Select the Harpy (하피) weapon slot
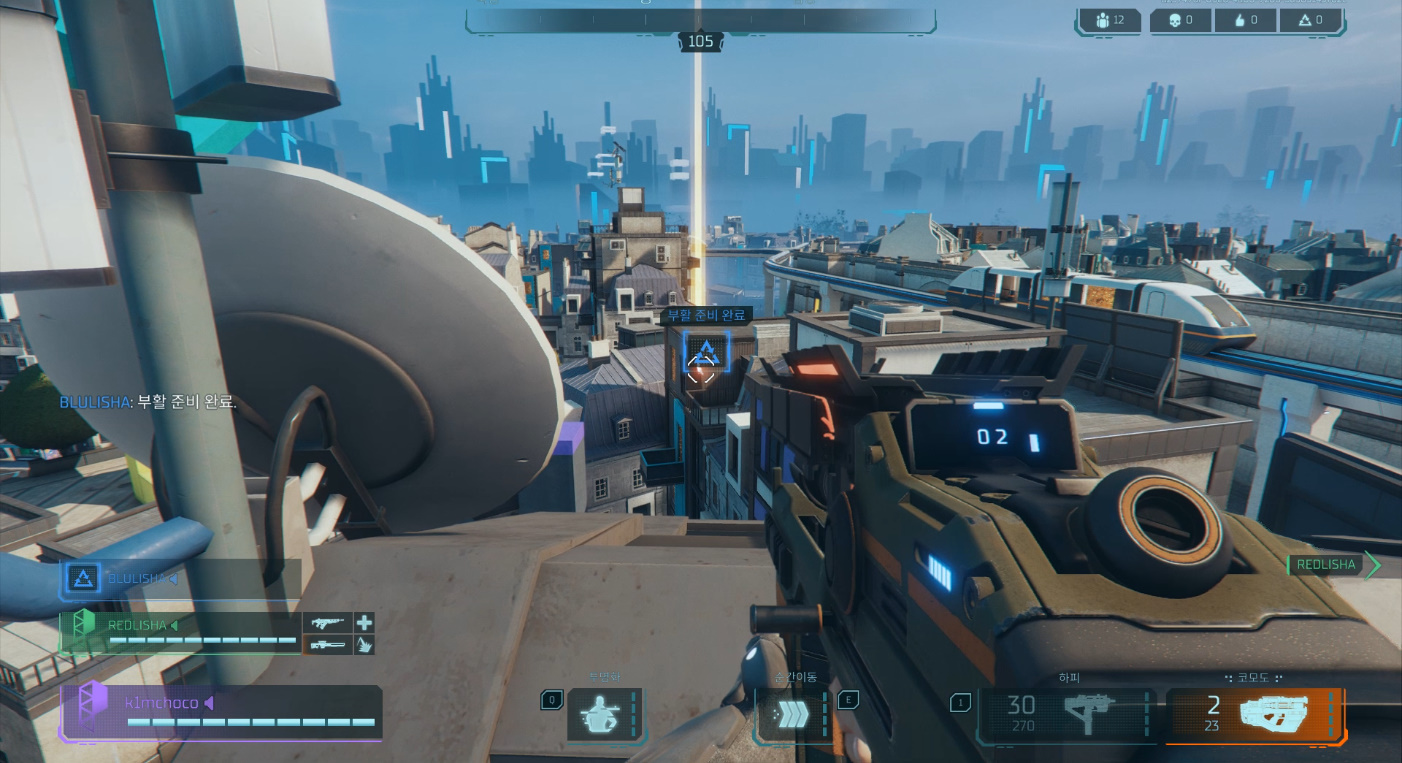This screenshot has width=1402, height=763. point(1066,715)
